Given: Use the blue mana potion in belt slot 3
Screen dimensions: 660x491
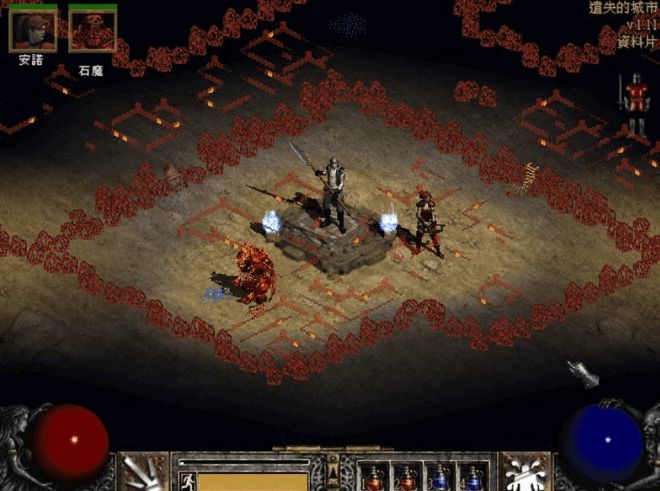Looking at the screenshot, I should [x=440, y=478].
